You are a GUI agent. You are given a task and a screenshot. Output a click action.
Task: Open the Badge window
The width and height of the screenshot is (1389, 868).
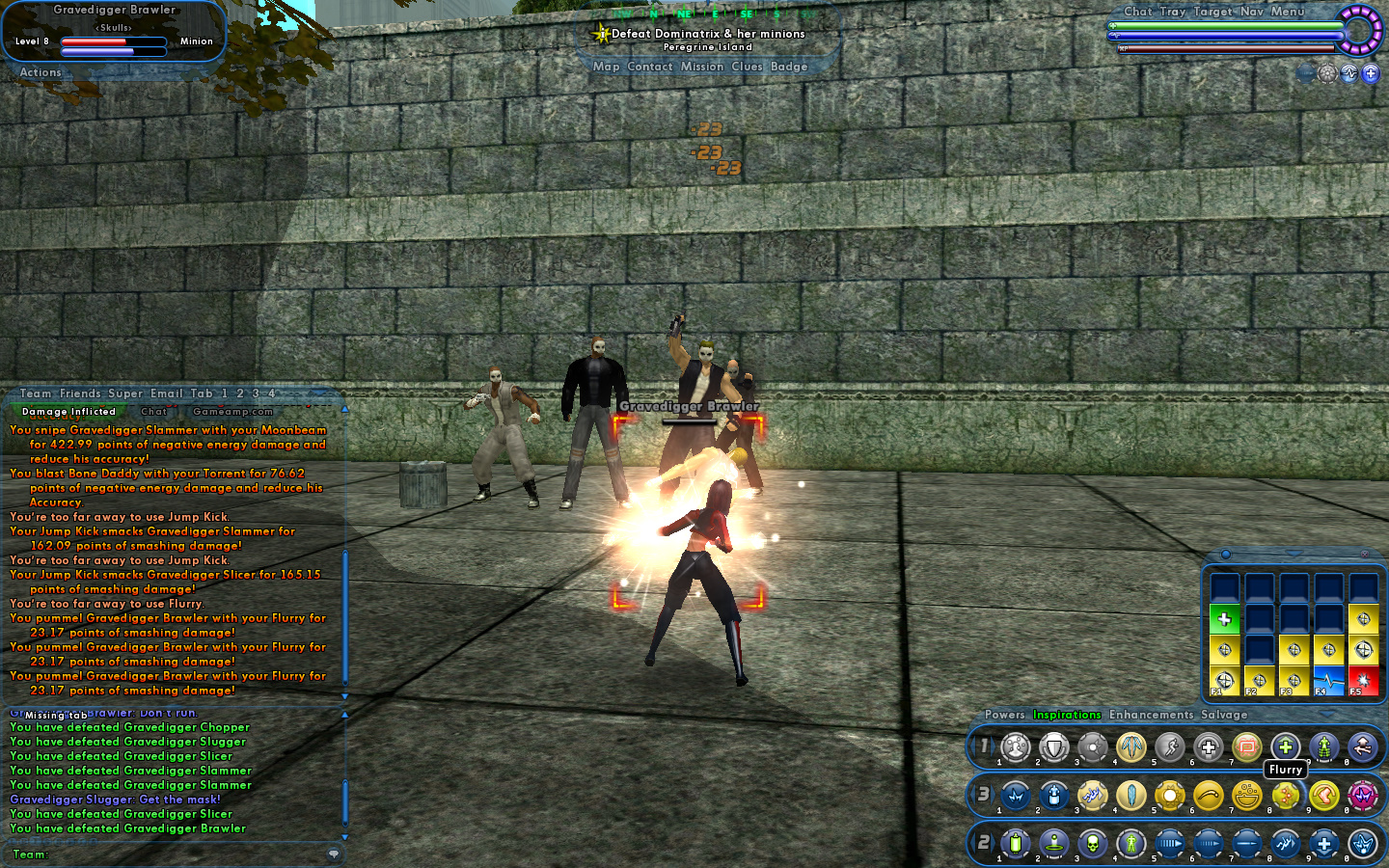(788, 67)
